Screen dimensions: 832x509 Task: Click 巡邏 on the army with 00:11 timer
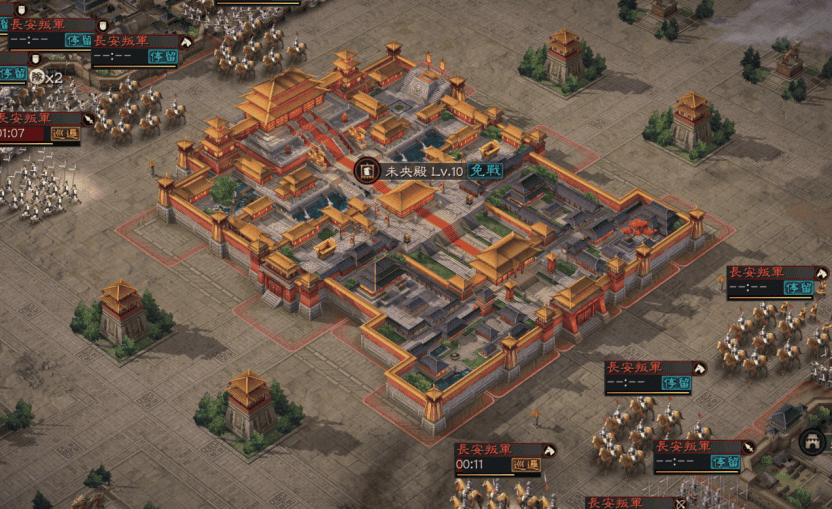pos(526,465)
